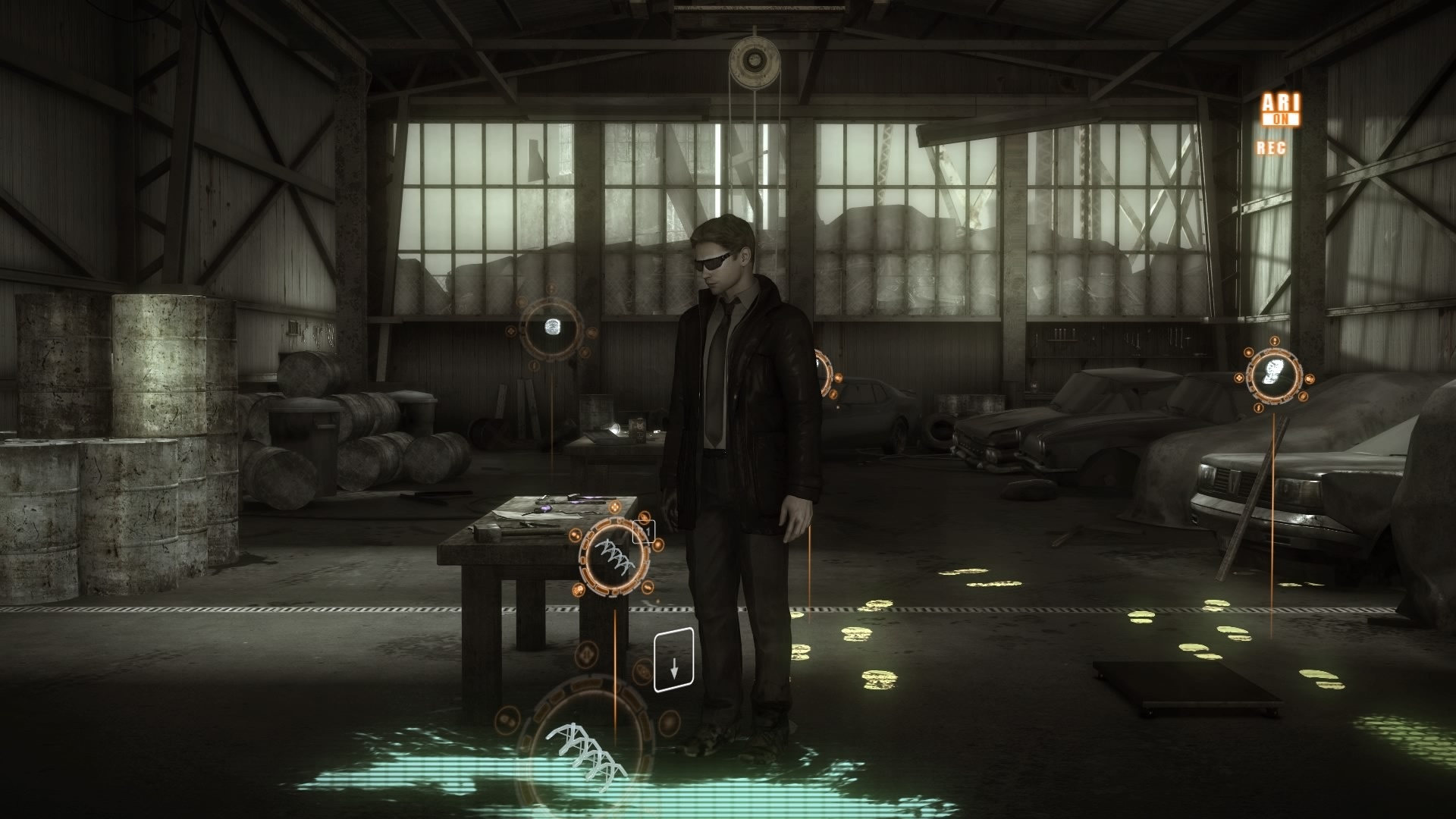The image size is (1456, 819).
Task: Select the ON tab under the ARI label
Action: tap(1282, 119)
